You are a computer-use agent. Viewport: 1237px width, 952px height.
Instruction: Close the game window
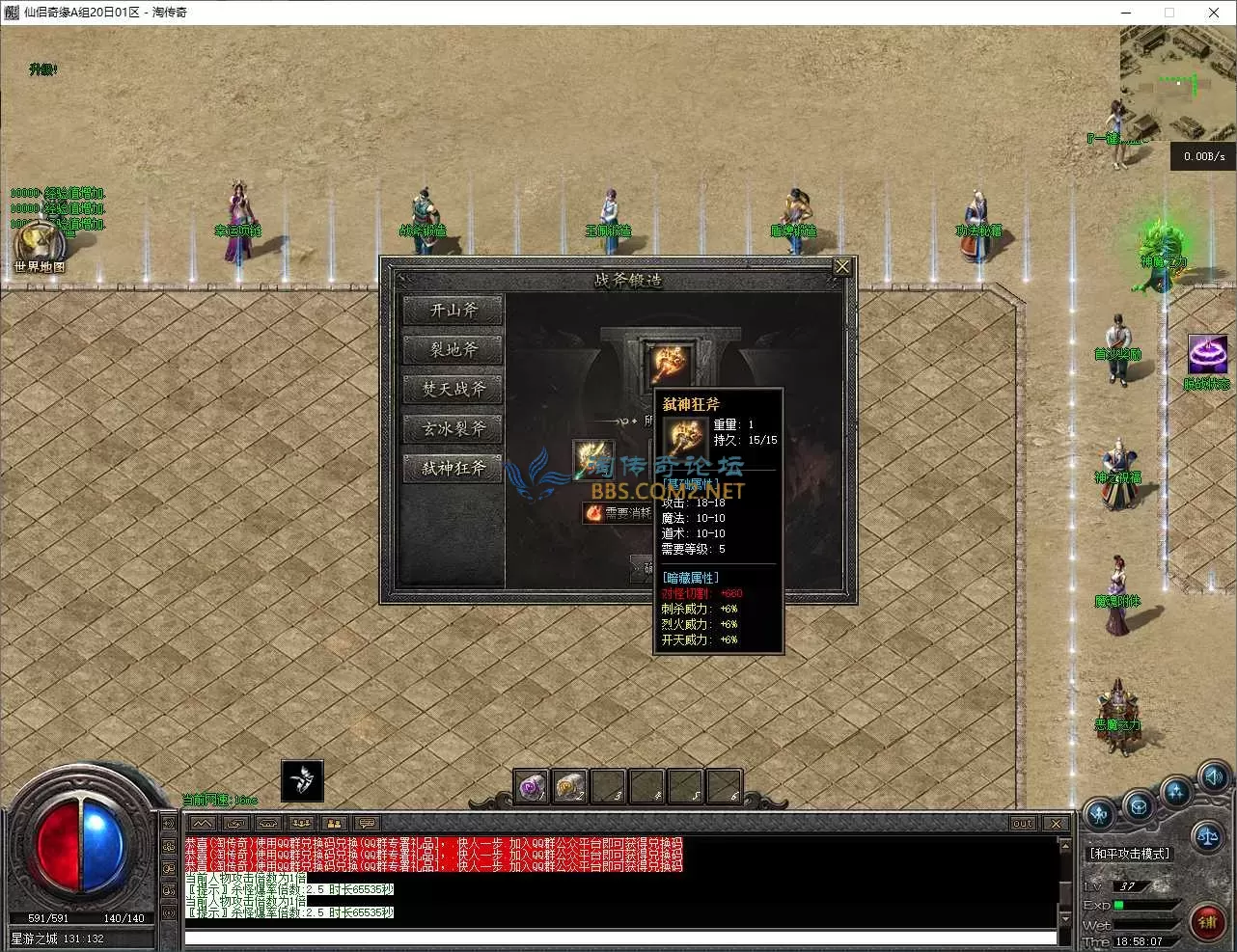[1214, 13]
